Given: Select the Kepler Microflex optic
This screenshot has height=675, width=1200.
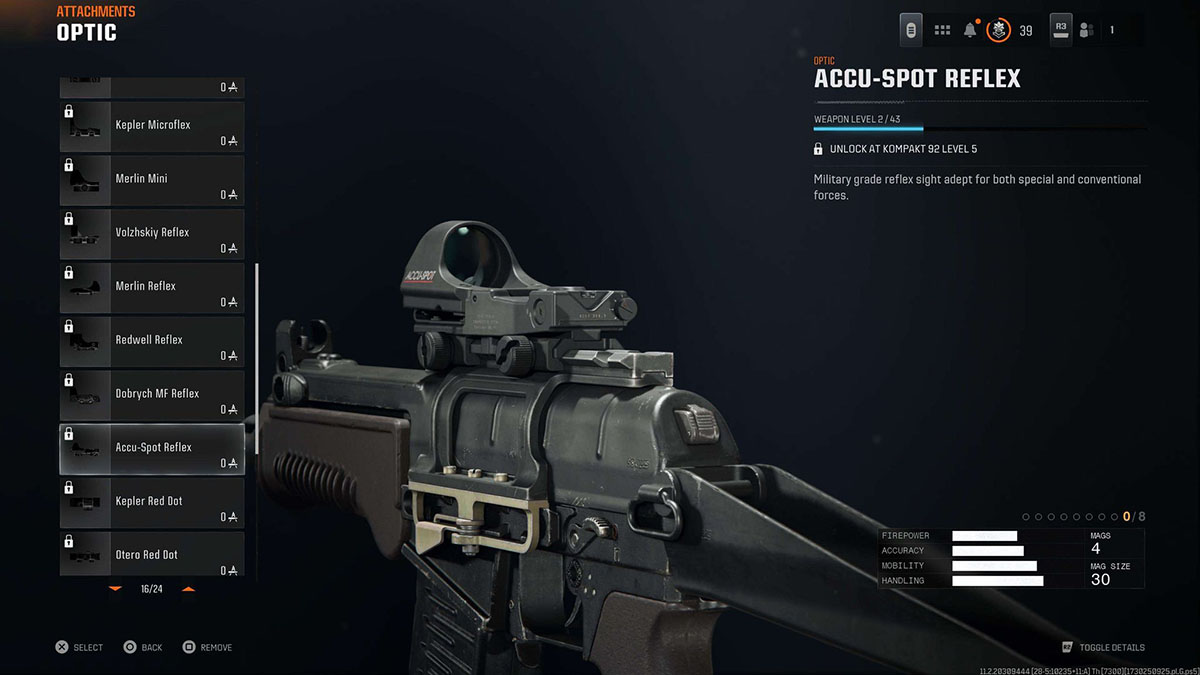Looking at the screenshot, I should tap(152, 127).
